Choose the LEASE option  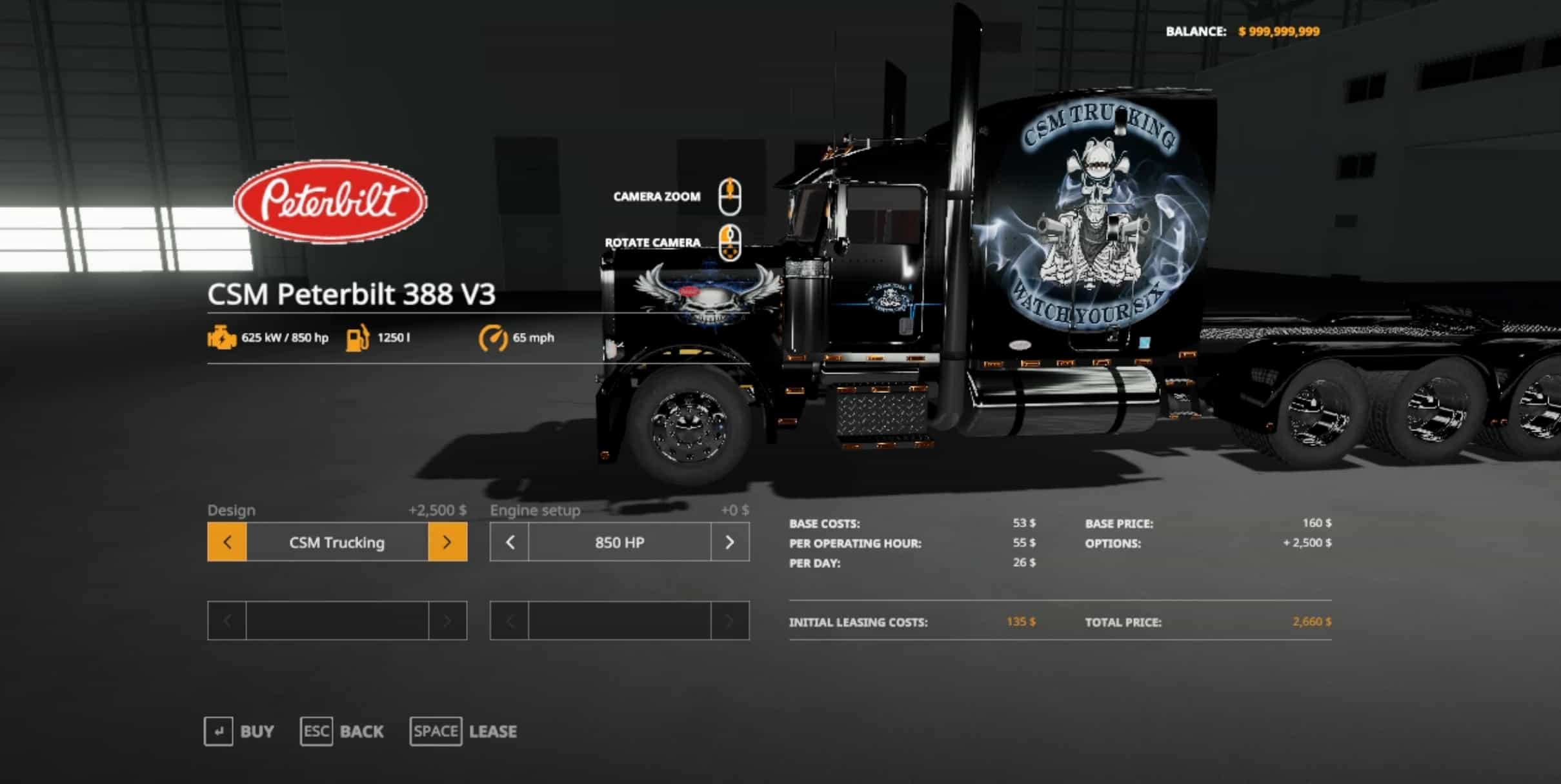pos(463,731)
